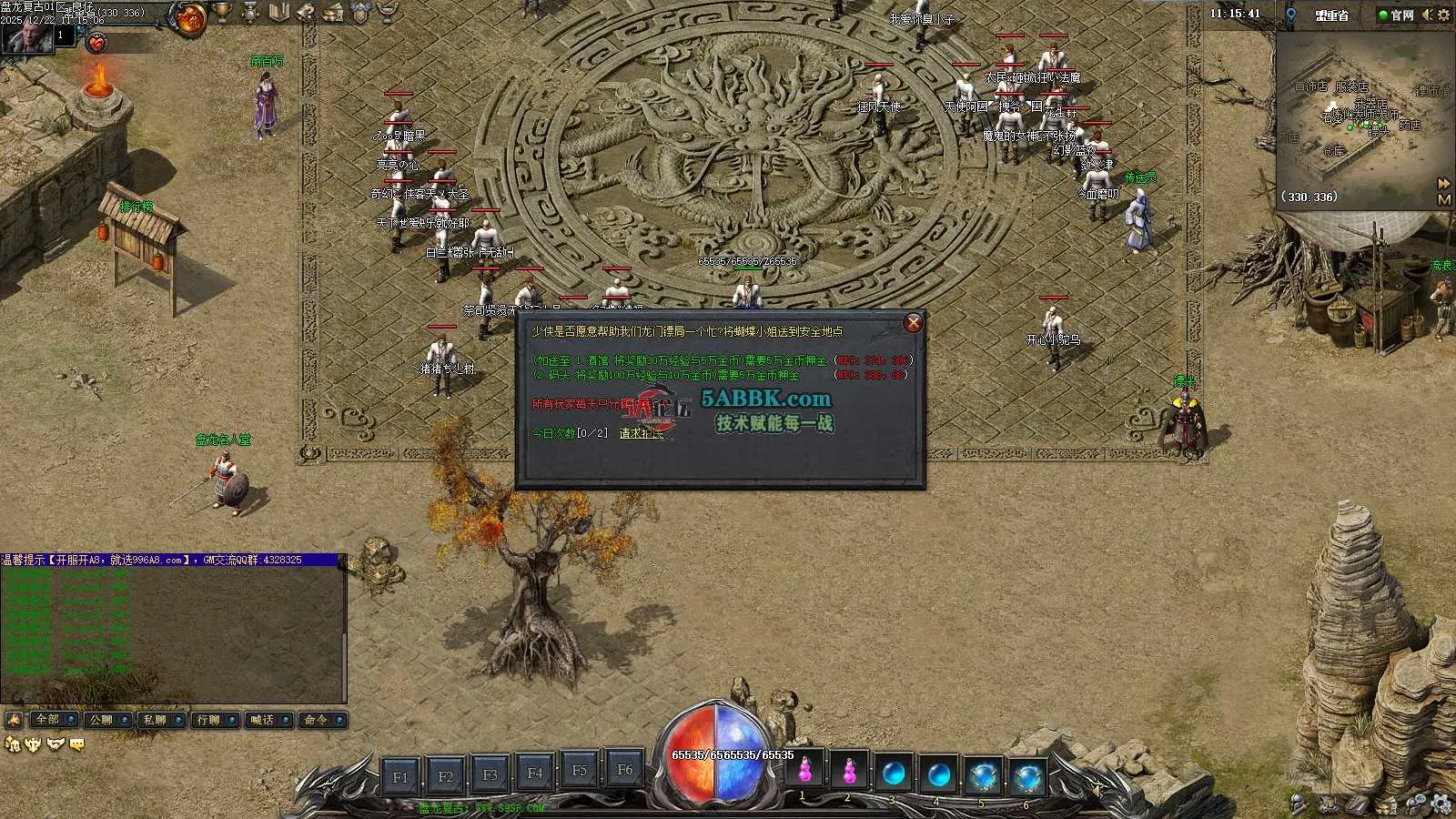Use the pink potion in hotbar slot 1
The height and width of the screenshot is (819, 1456).
point(804,772)
